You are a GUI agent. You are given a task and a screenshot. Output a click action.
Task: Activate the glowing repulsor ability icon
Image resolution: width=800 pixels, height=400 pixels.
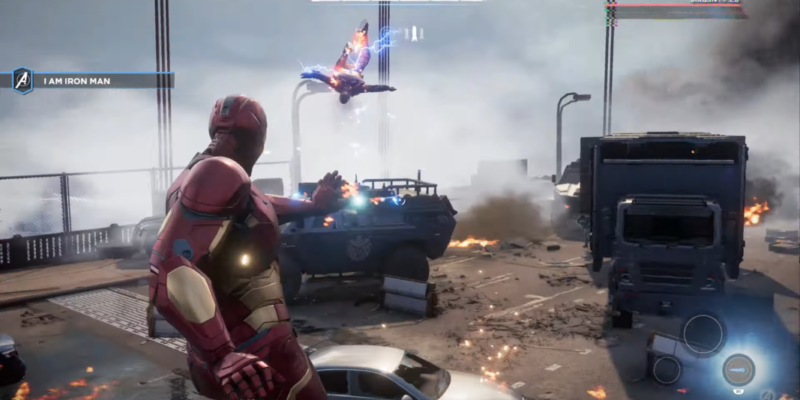pos(738,369)
